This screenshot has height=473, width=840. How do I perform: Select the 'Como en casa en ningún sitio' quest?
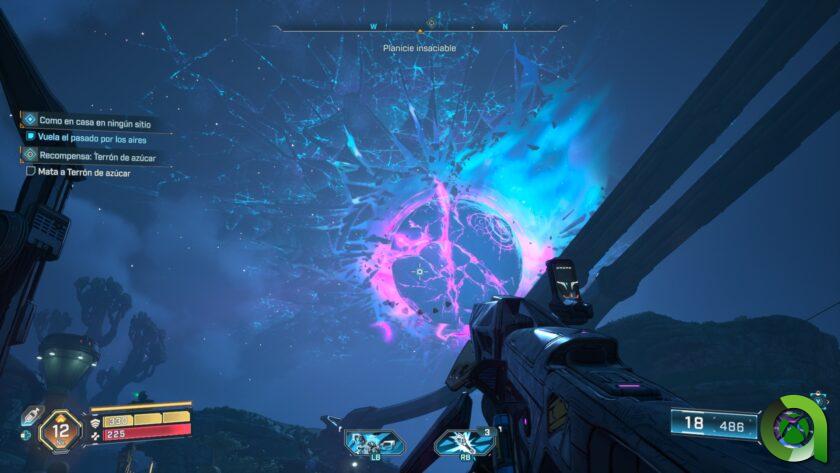coord(94,121)
